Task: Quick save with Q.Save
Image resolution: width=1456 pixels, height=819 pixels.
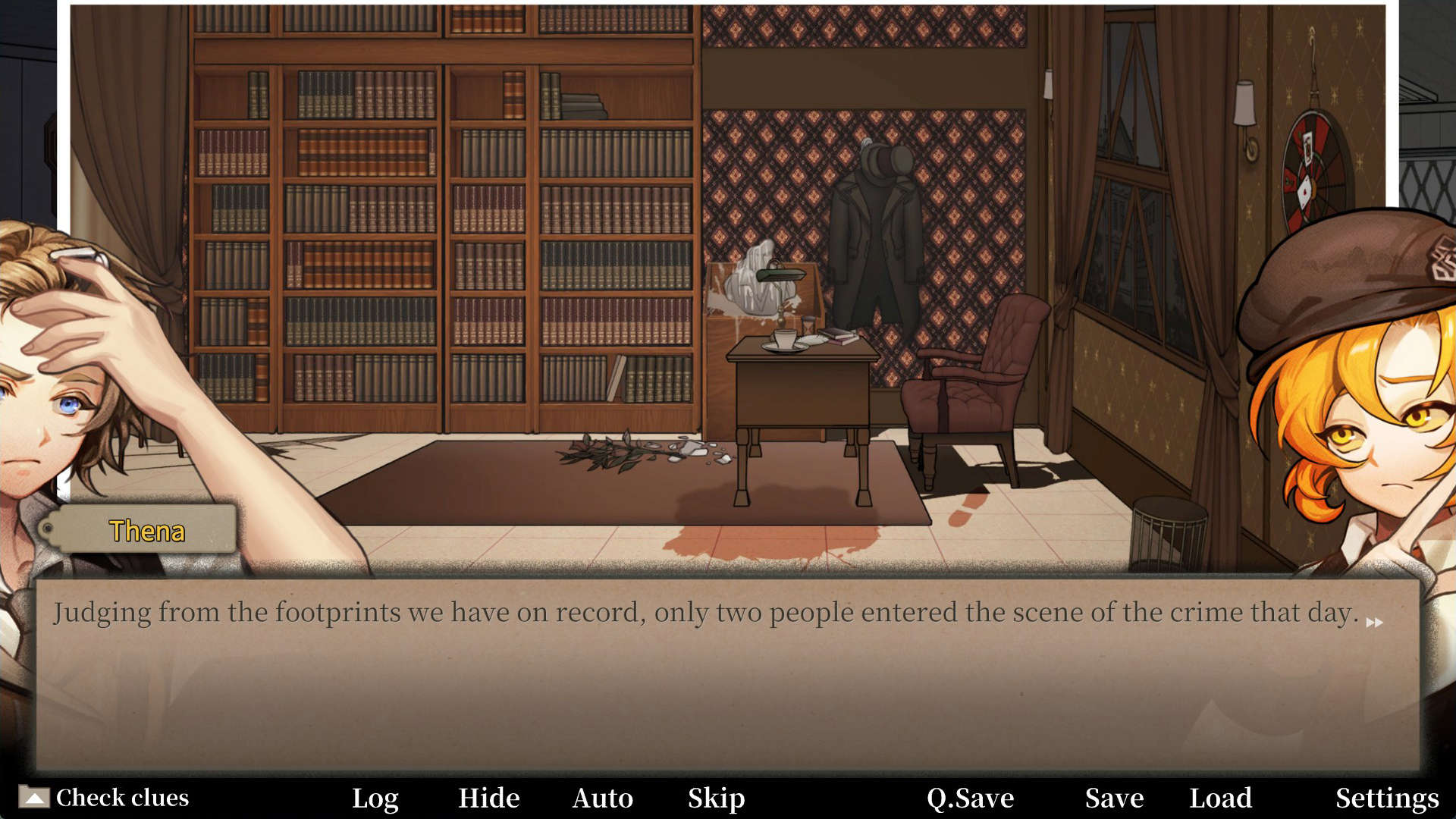Action: tap(970, 798)
